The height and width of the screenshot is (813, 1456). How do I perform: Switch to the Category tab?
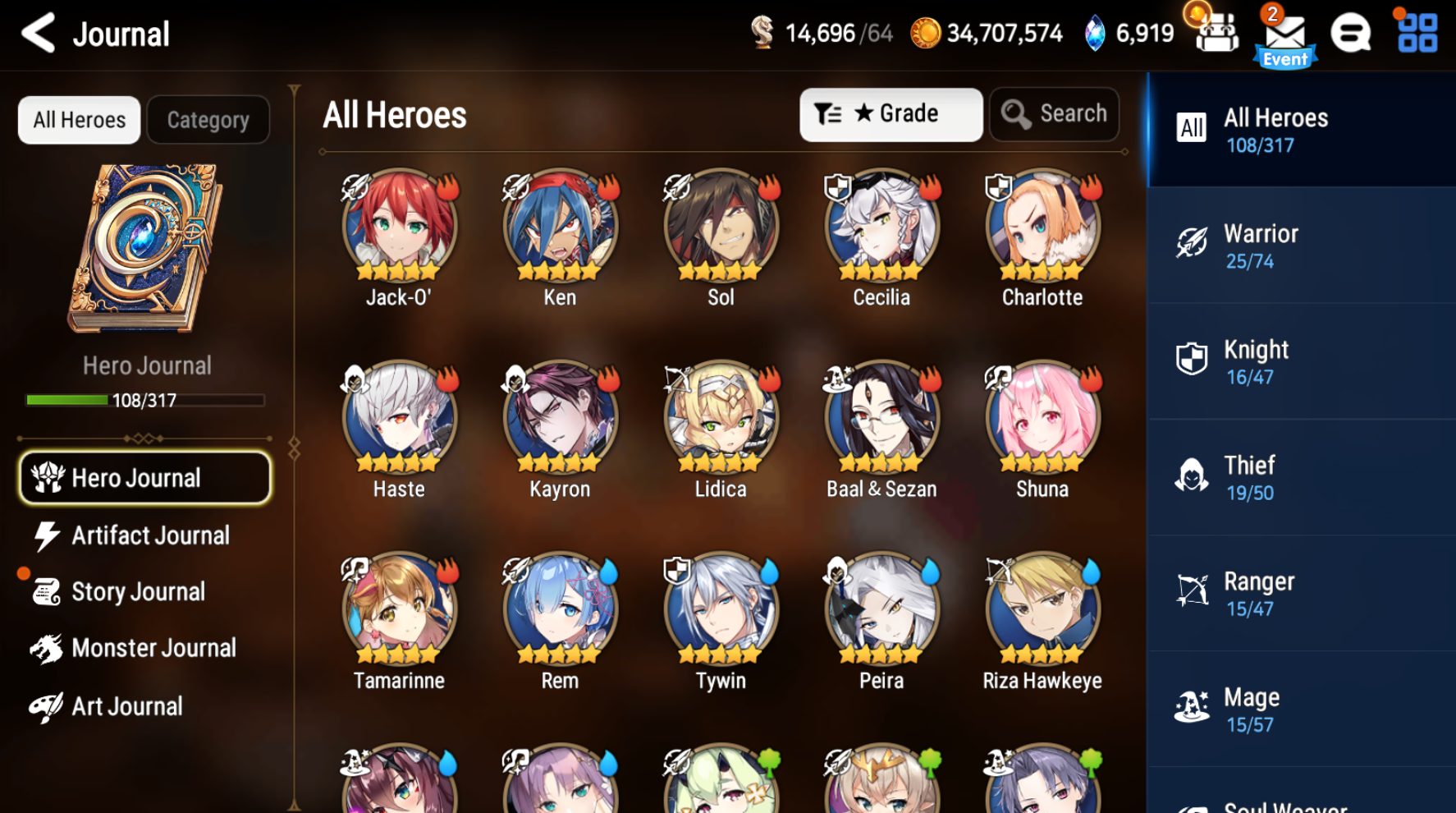point(208,119)
